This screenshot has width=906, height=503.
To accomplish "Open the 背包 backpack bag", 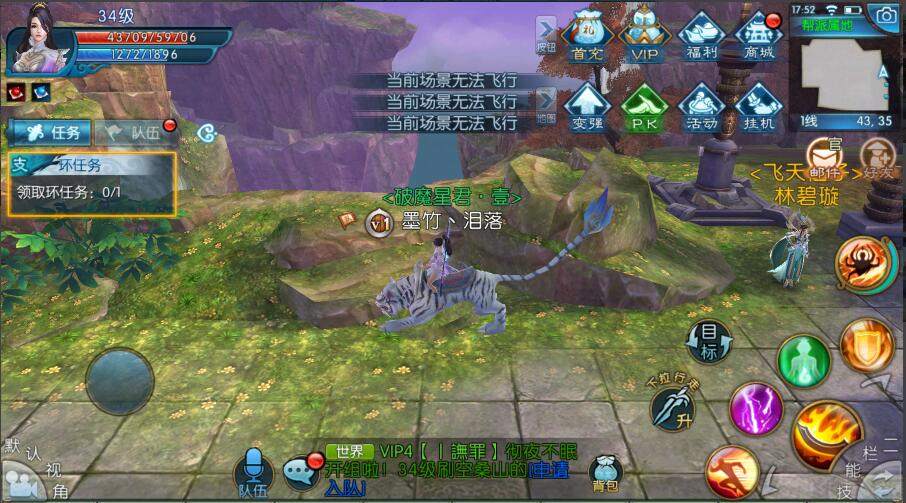I will click(x=606, y=473).
